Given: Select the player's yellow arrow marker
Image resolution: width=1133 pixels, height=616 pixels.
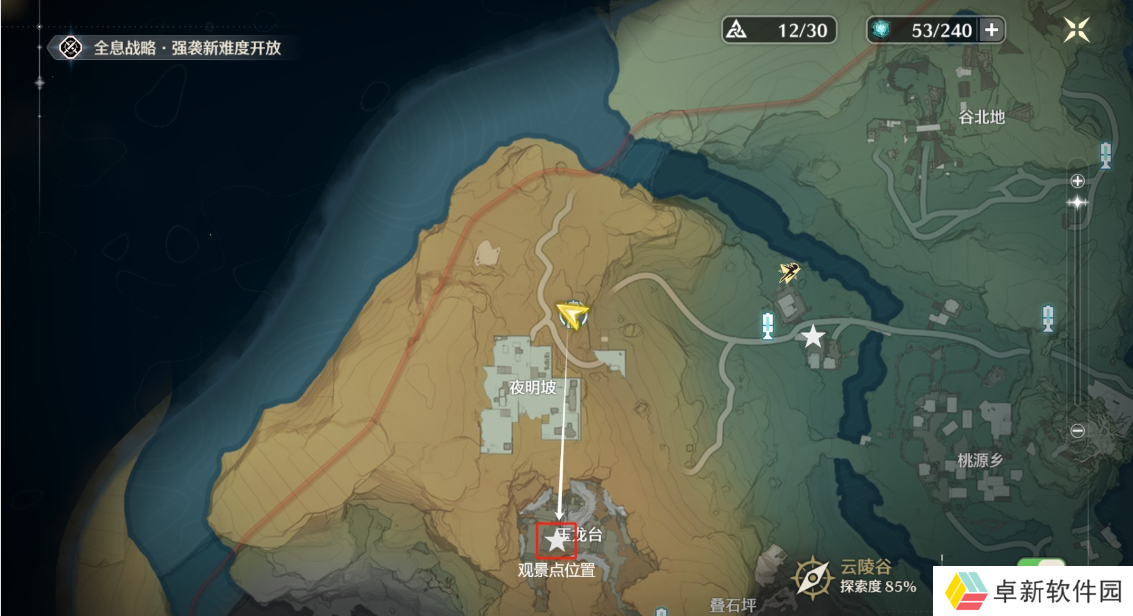Looking at the screenshot, I should (573, 316).
